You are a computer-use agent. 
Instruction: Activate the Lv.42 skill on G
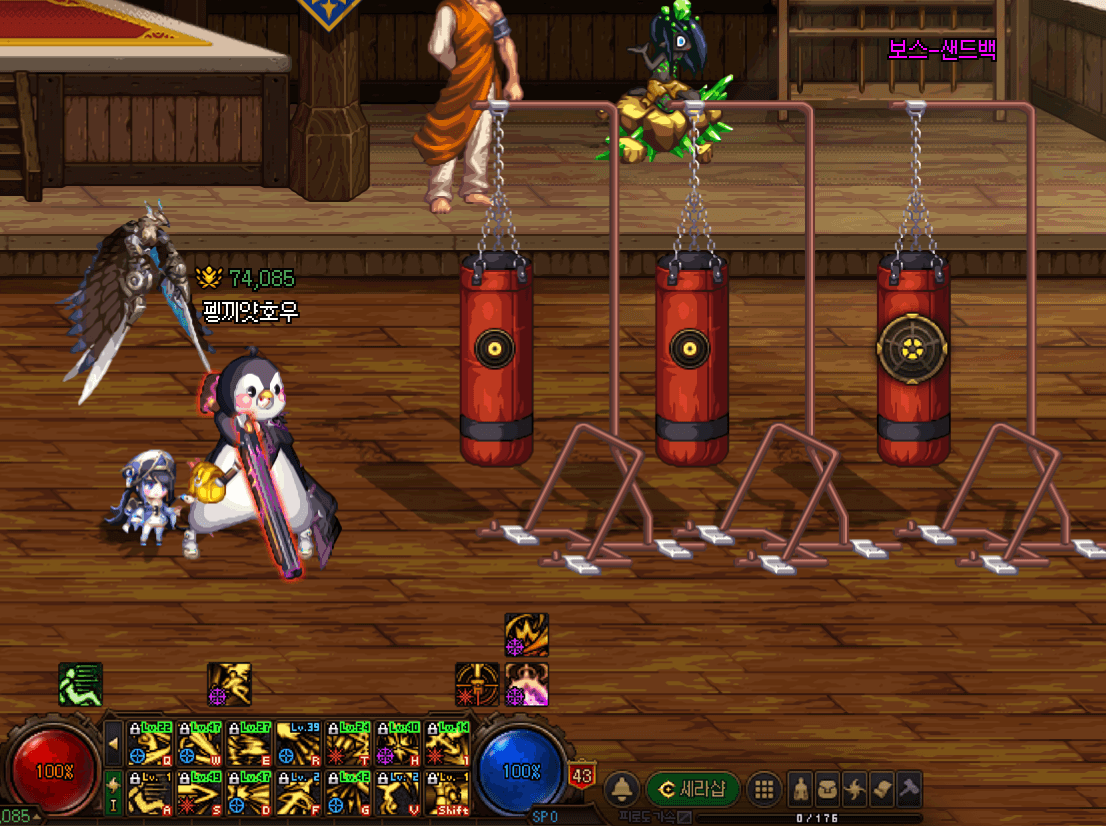pyautogui.click(x=348, y=793)
